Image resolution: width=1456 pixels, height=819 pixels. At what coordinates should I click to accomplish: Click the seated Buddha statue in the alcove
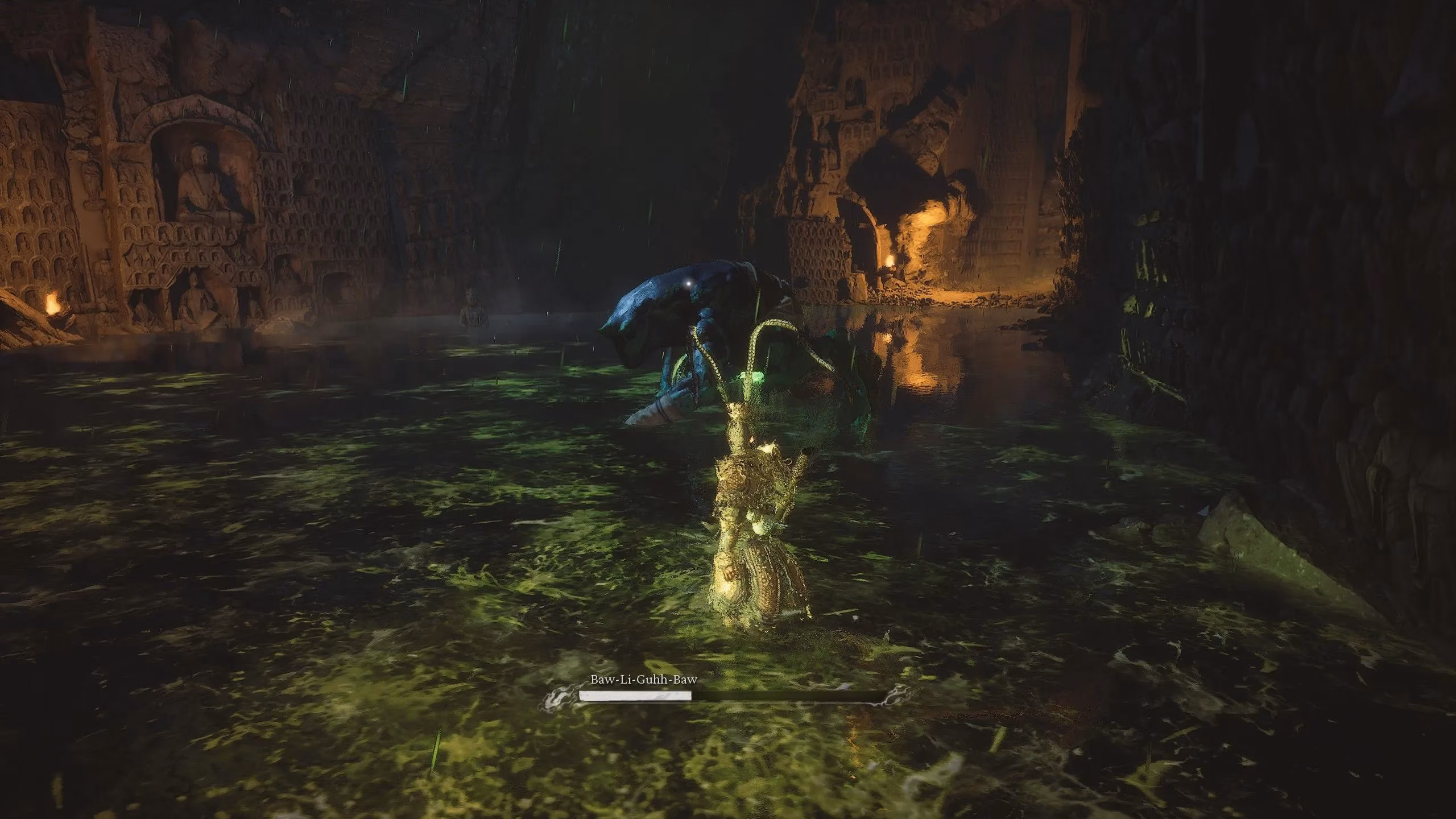pos(200,182)
